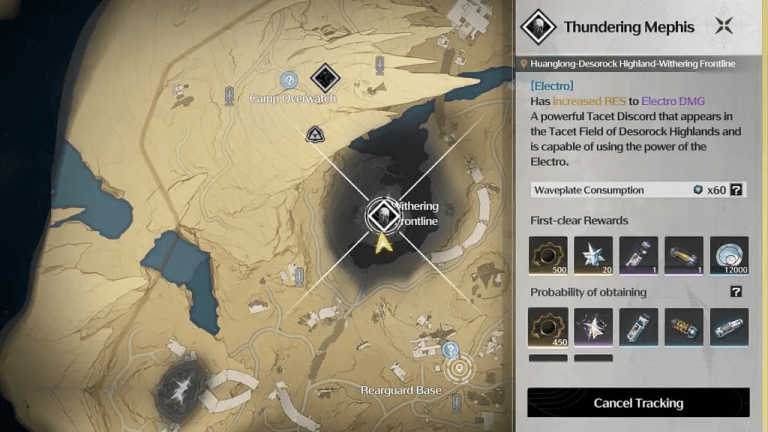Show help for Probability of obtaining
The height and width of the screenshot is (432, 768).
click(x=737, y=292)
